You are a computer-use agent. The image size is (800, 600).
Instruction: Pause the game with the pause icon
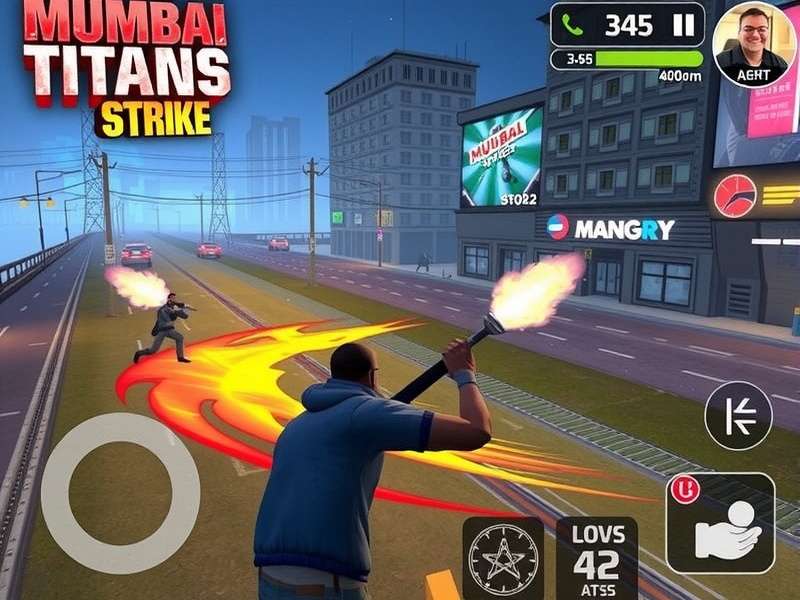pyautogui.click(x=684, y=25)
